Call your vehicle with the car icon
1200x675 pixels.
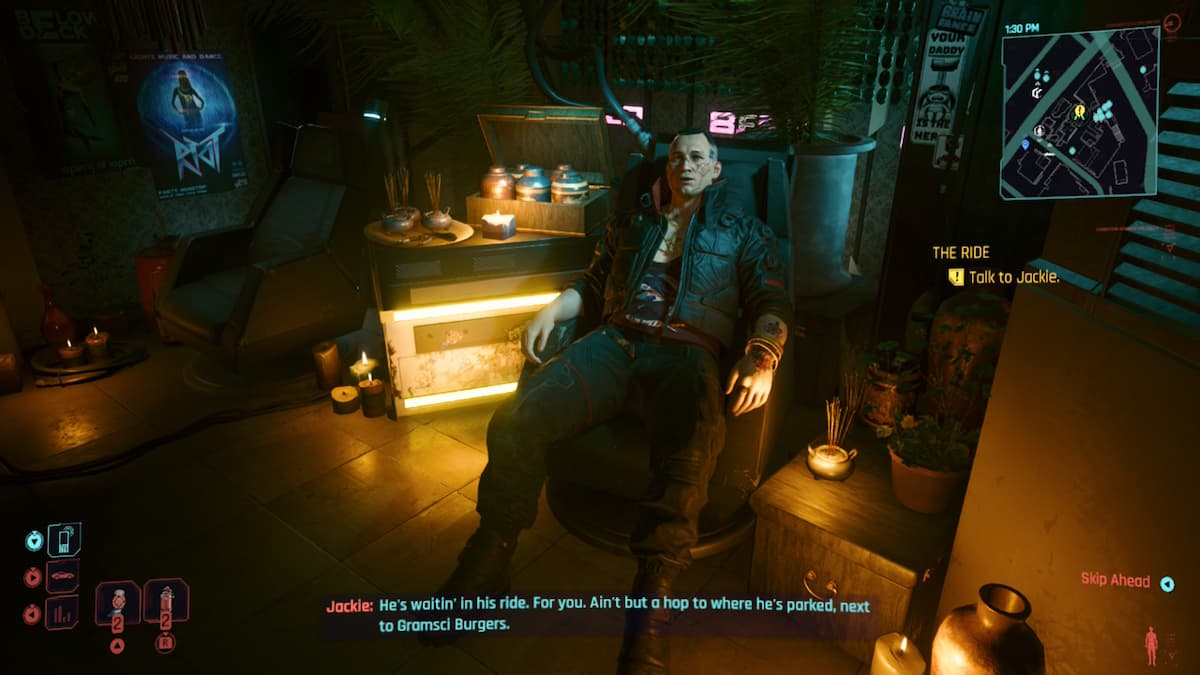pos(62,576)
